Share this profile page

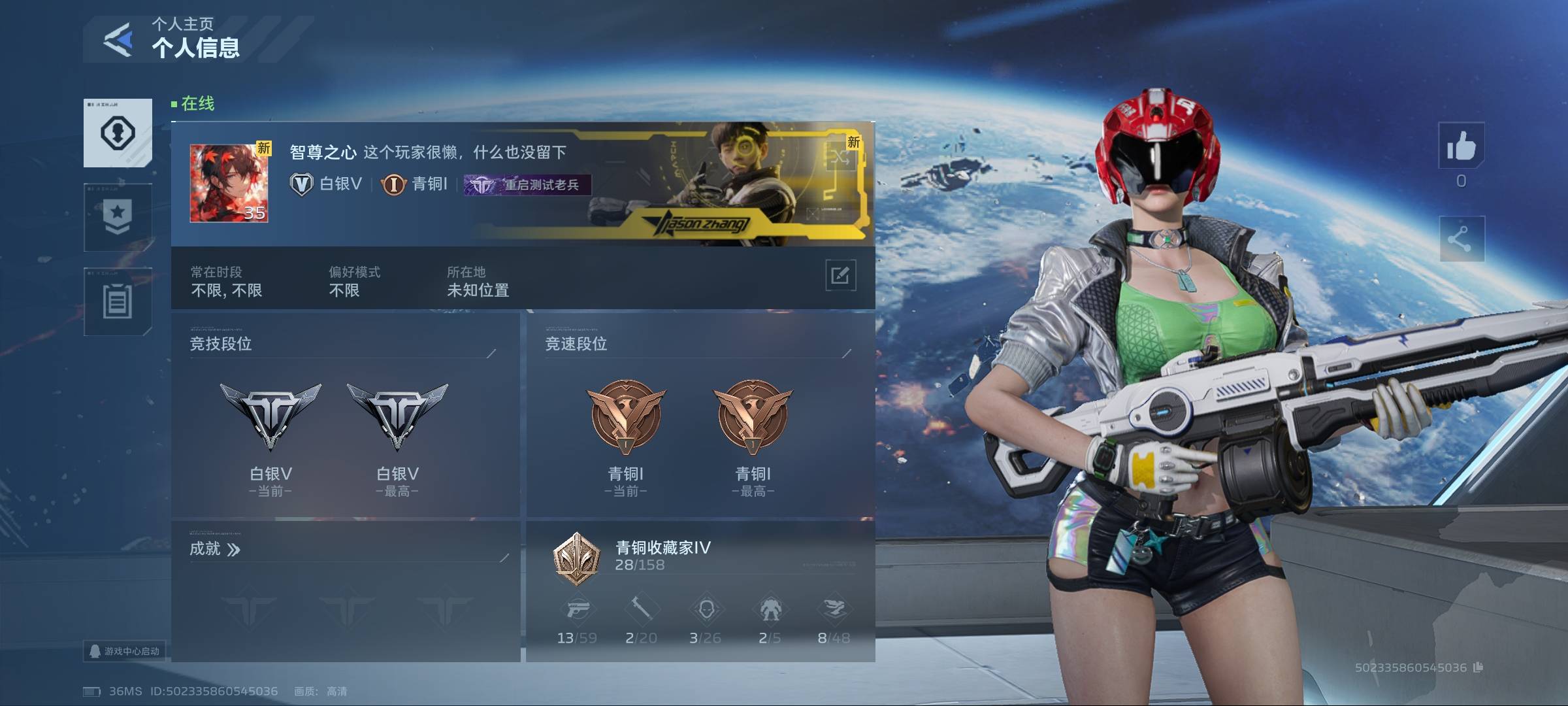click(x=1461, y=239)
